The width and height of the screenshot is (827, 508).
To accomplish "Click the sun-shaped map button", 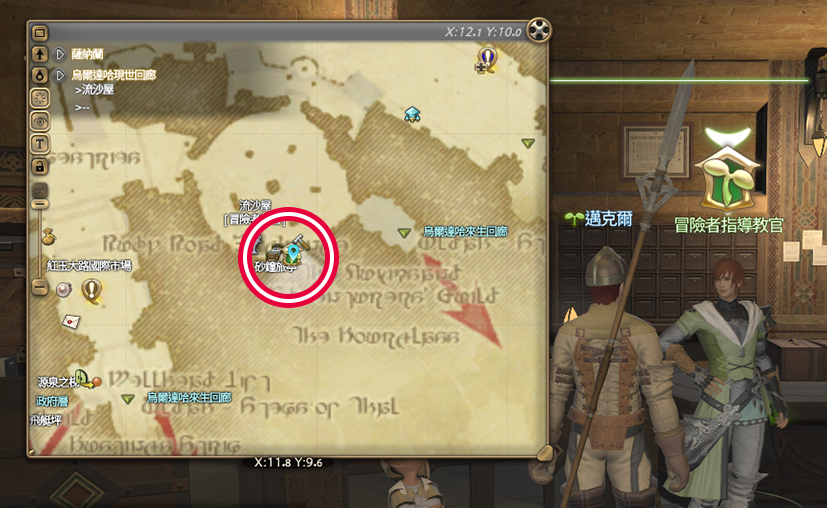I will pyautogui.click(x=41, y=98).
